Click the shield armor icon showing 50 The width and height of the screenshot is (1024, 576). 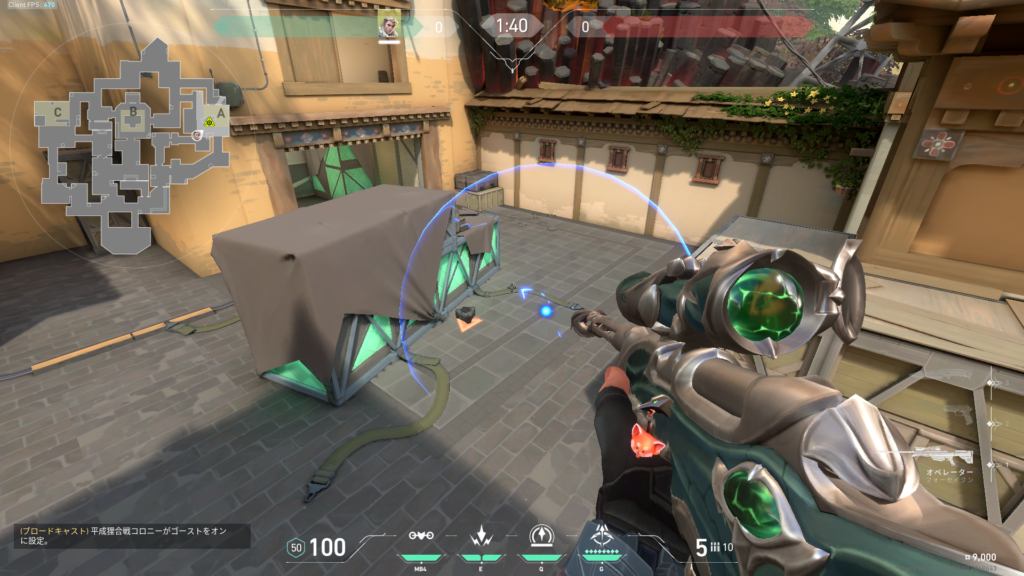click(295, 547)
